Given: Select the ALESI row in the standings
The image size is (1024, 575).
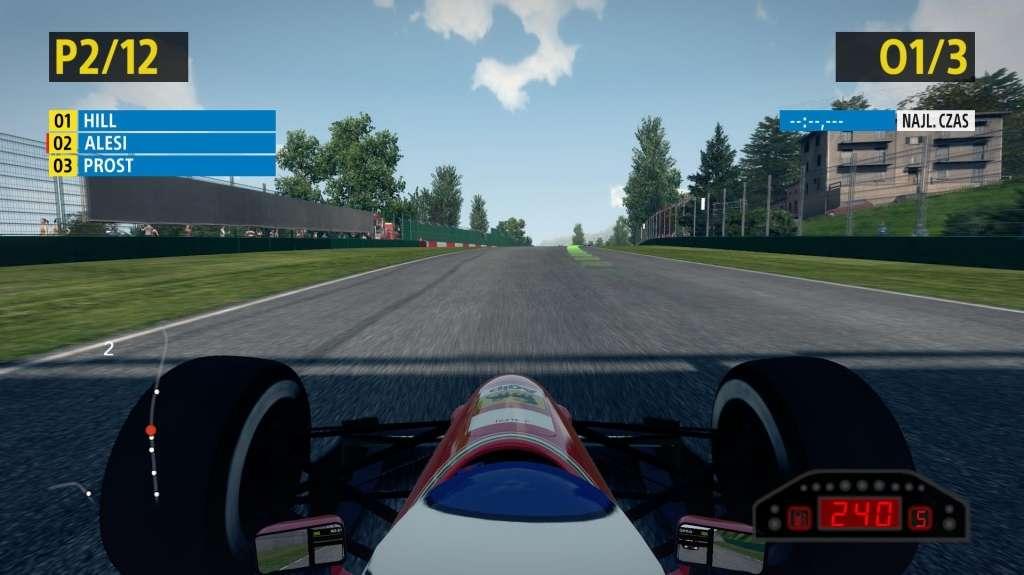Looking at the screenshot, I should (x=162, y=143).
